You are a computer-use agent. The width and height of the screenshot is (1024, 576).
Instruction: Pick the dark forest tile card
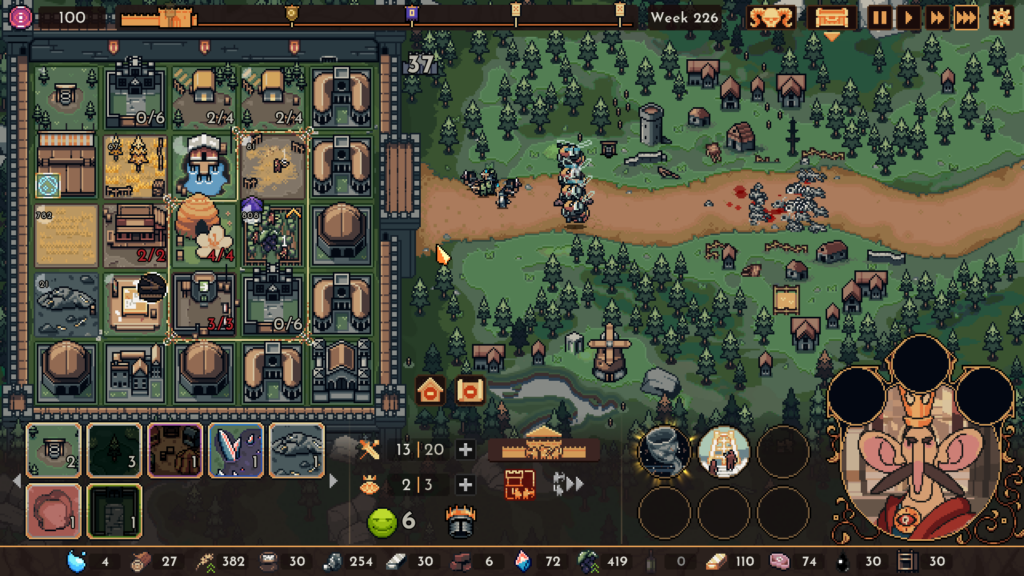[x=114, y=450]
